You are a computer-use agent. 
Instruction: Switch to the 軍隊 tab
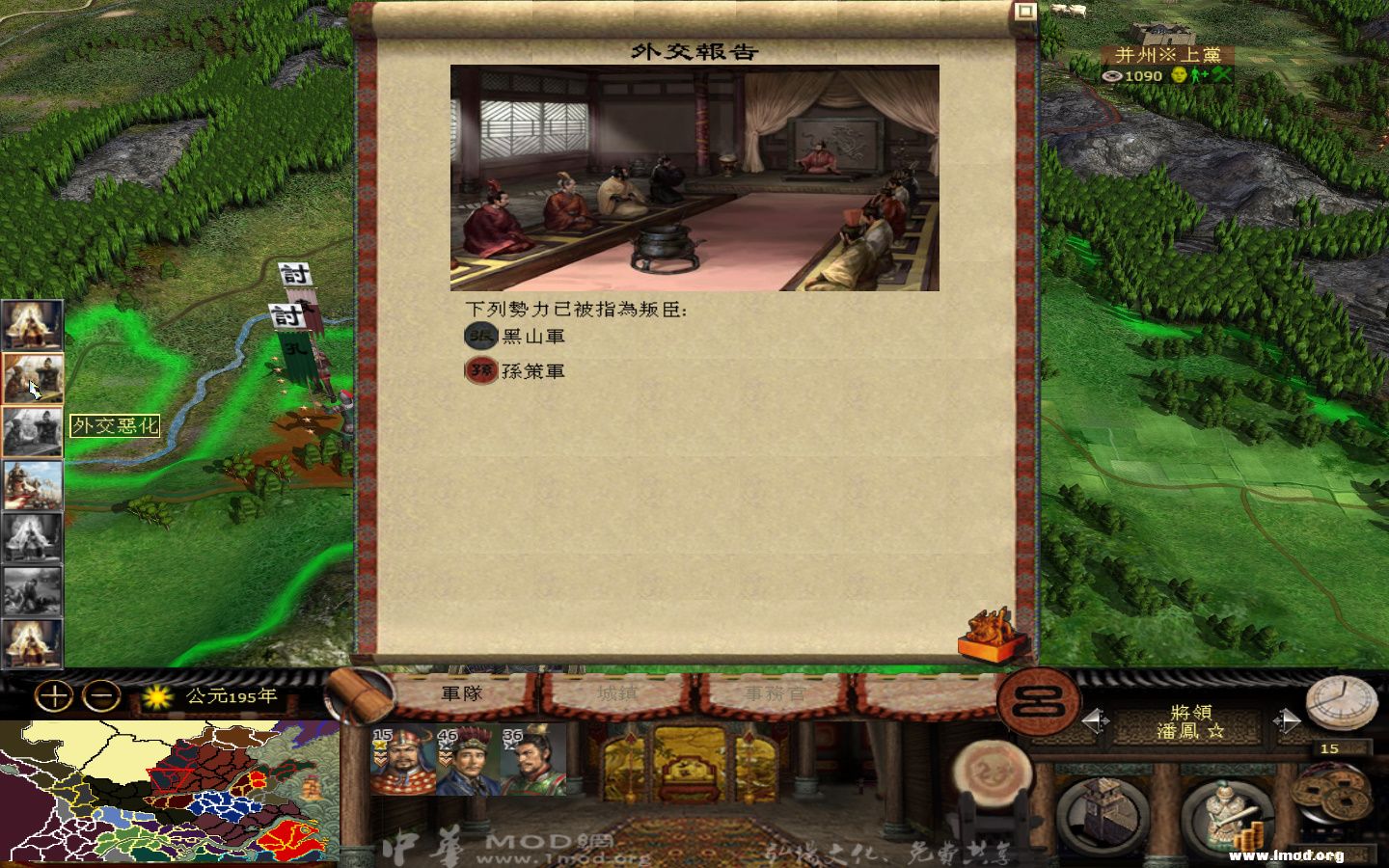pos(463,692)
